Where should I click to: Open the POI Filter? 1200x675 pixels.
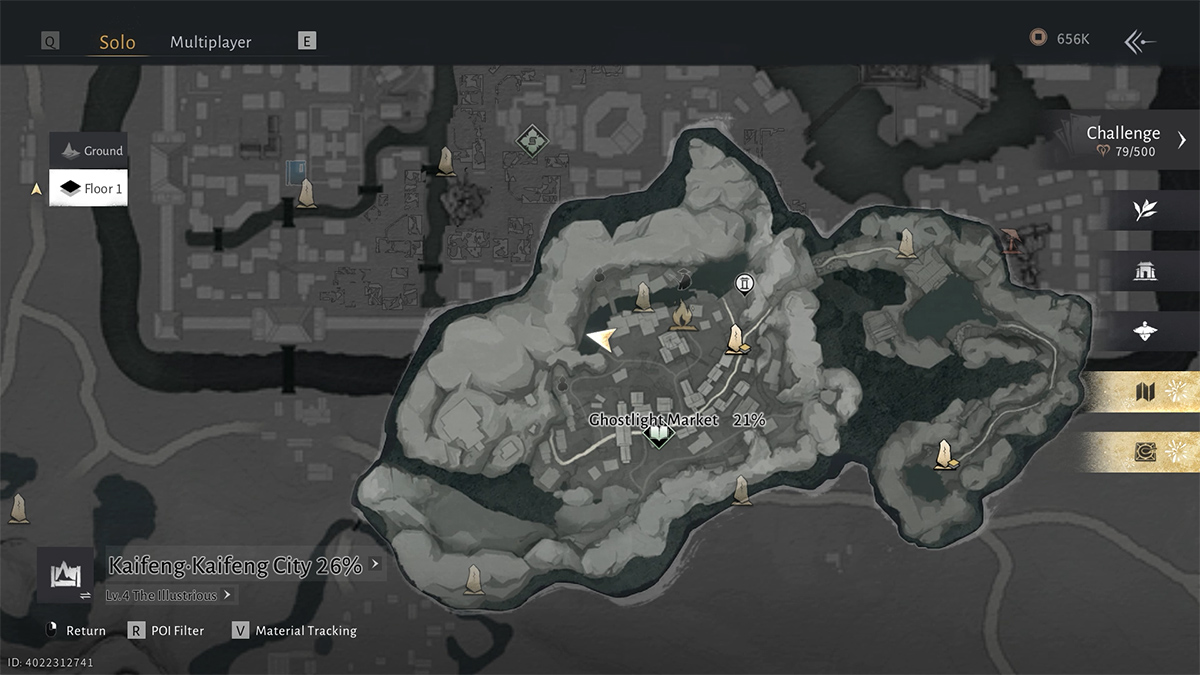coord(166,631)
